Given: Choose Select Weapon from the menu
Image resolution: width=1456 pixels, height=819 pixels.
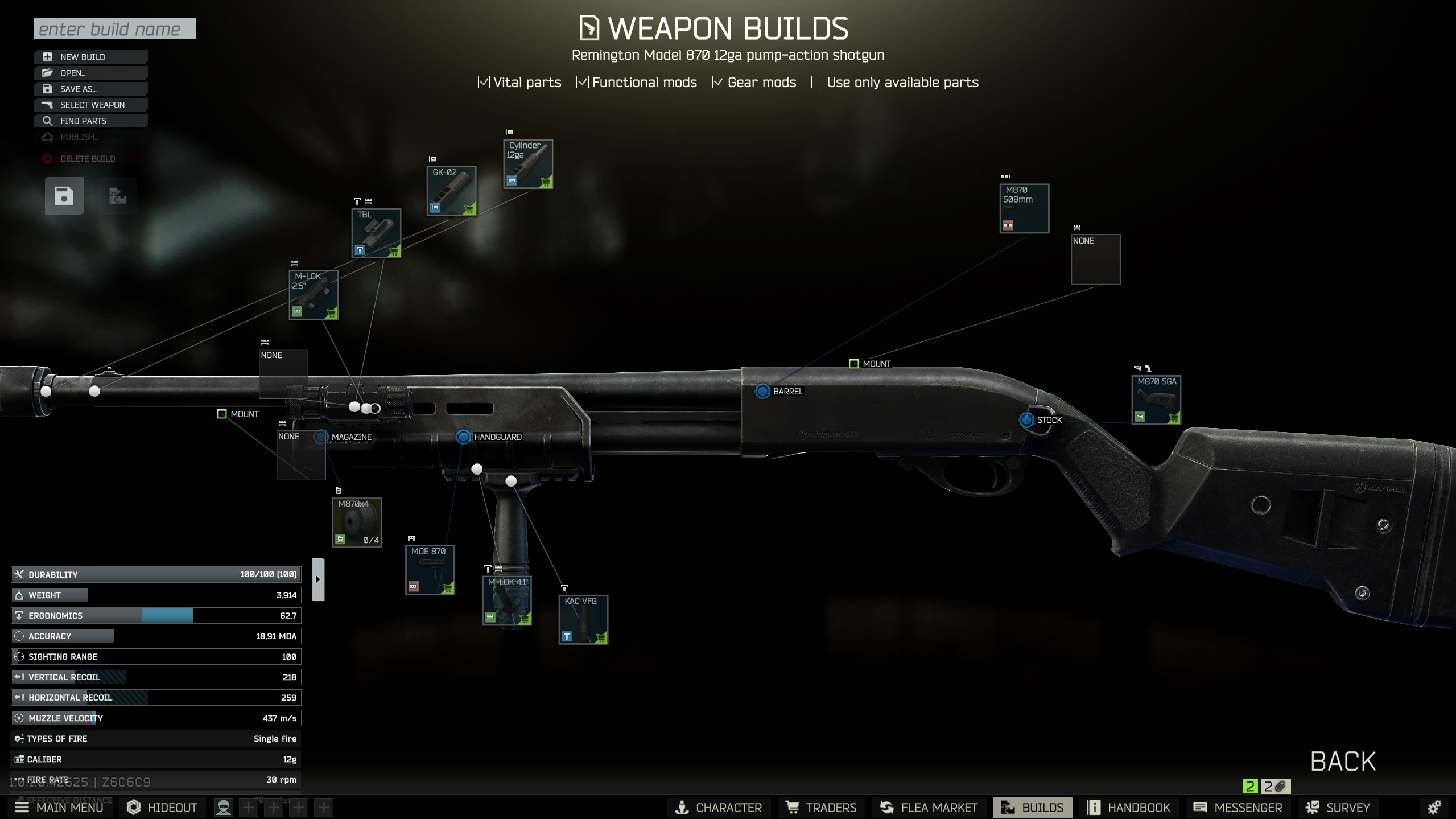Looking at the screenshot, I should (91, 105).
